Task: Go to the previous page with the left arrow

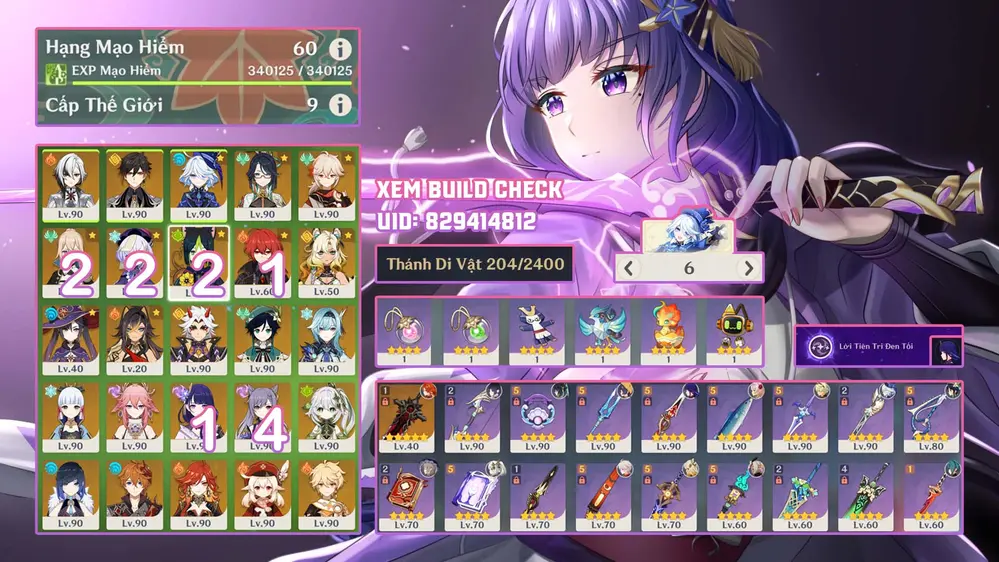Action: 629,268
